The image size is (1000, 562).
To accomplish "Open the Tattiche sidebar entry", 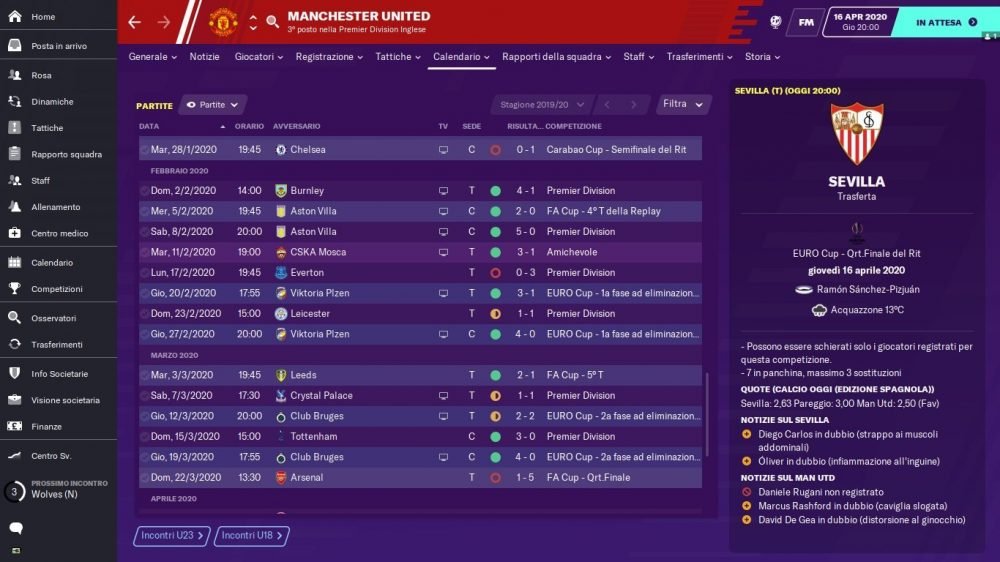I will click(47, 128).
